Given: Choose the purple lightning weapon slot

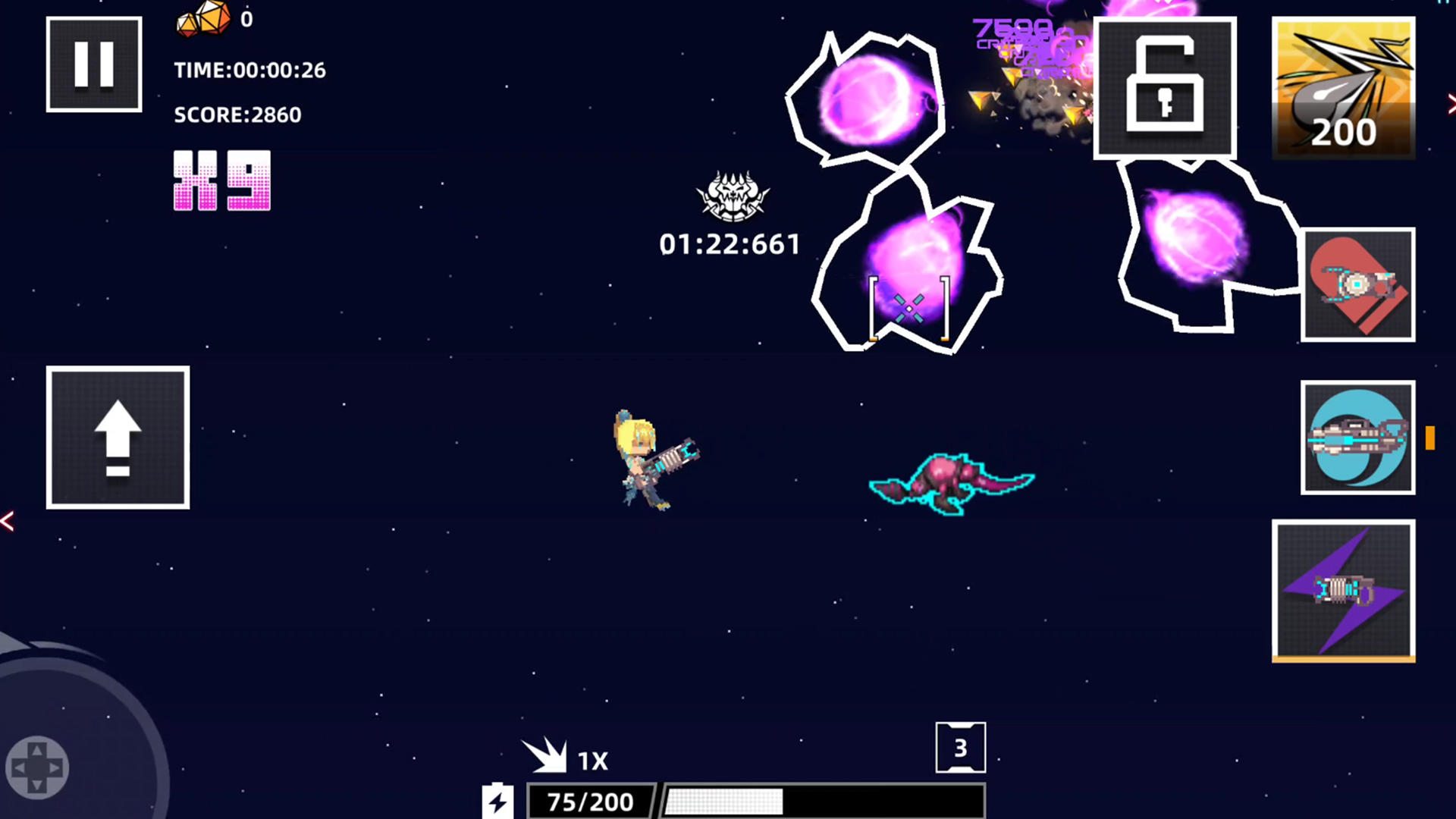Looking at the screenshot, I should click(x=1343, y=591).
